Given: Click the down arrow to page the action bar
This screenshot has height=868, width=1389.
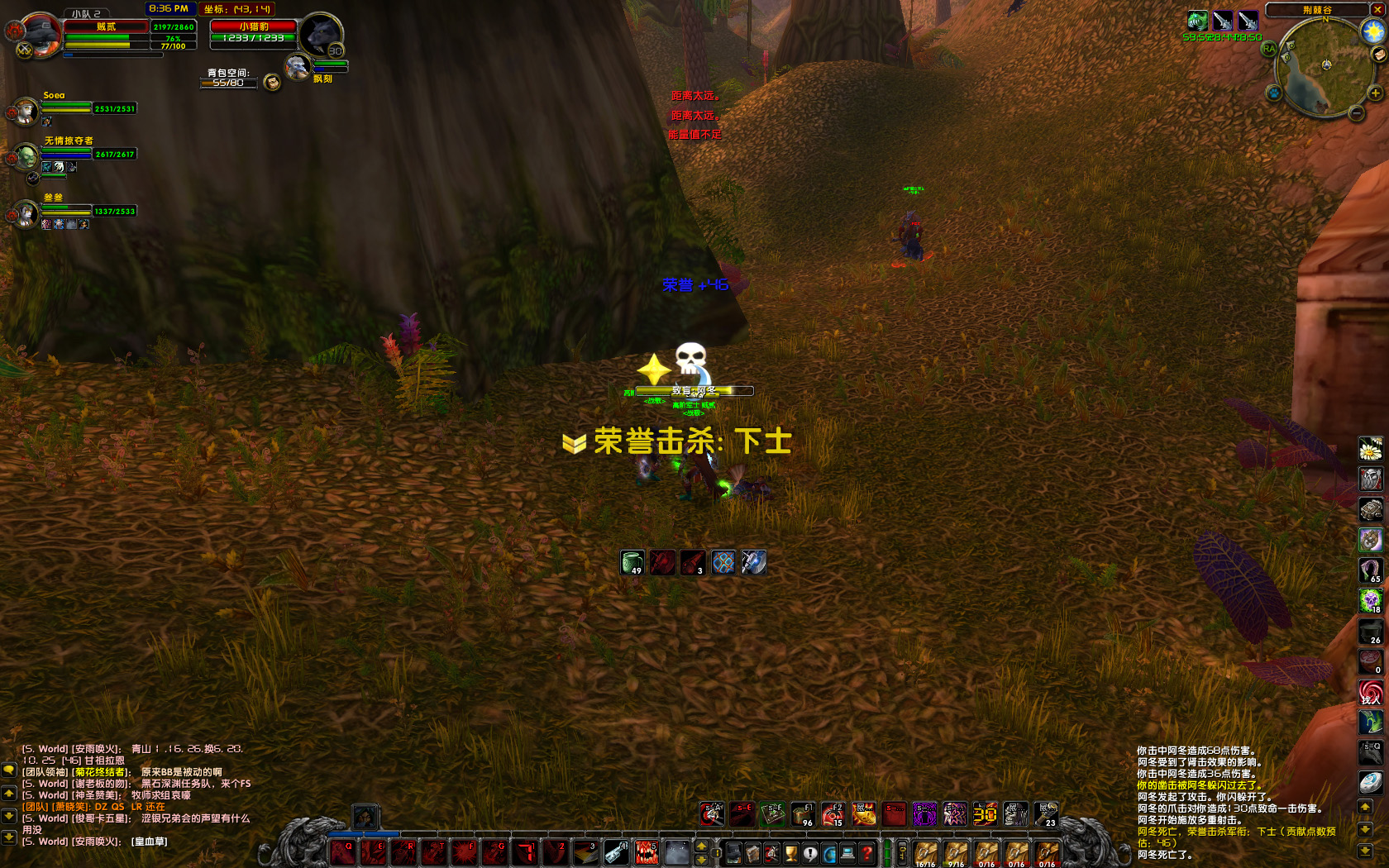Looking at the screenshot, I should (701, 860).
